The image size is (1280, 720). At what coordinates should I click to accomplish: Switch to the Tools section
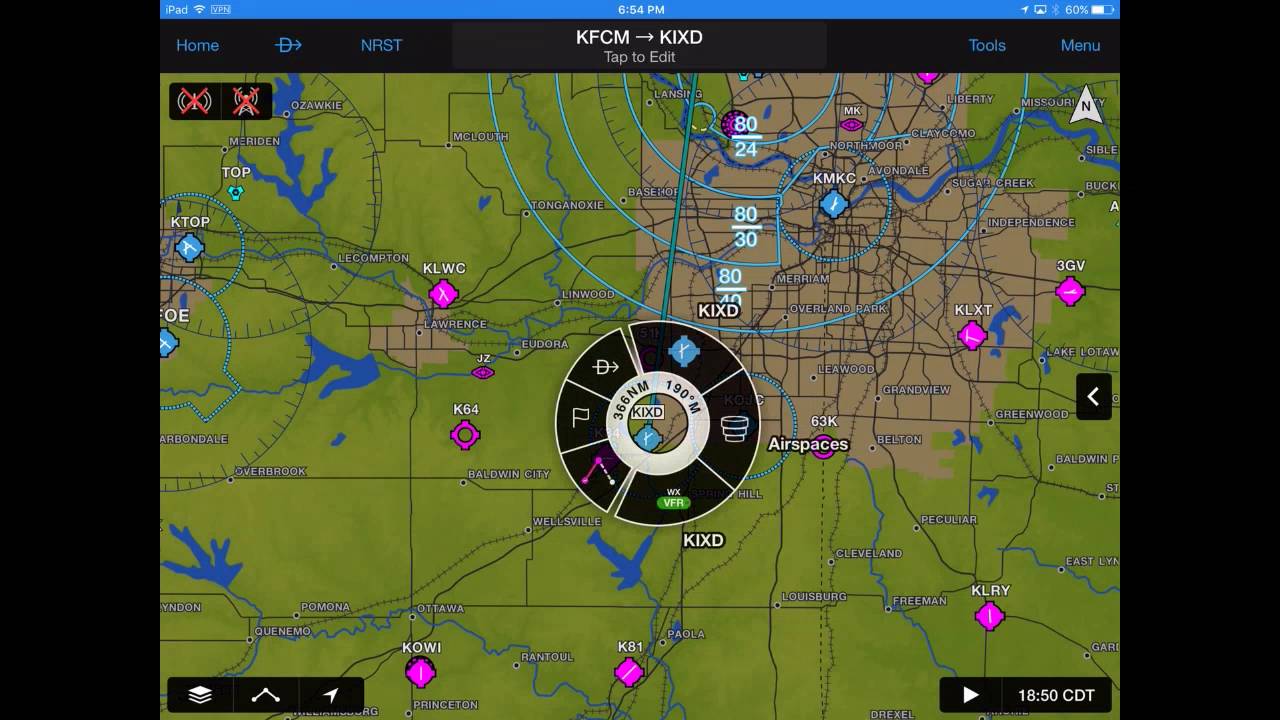point(987,45)
